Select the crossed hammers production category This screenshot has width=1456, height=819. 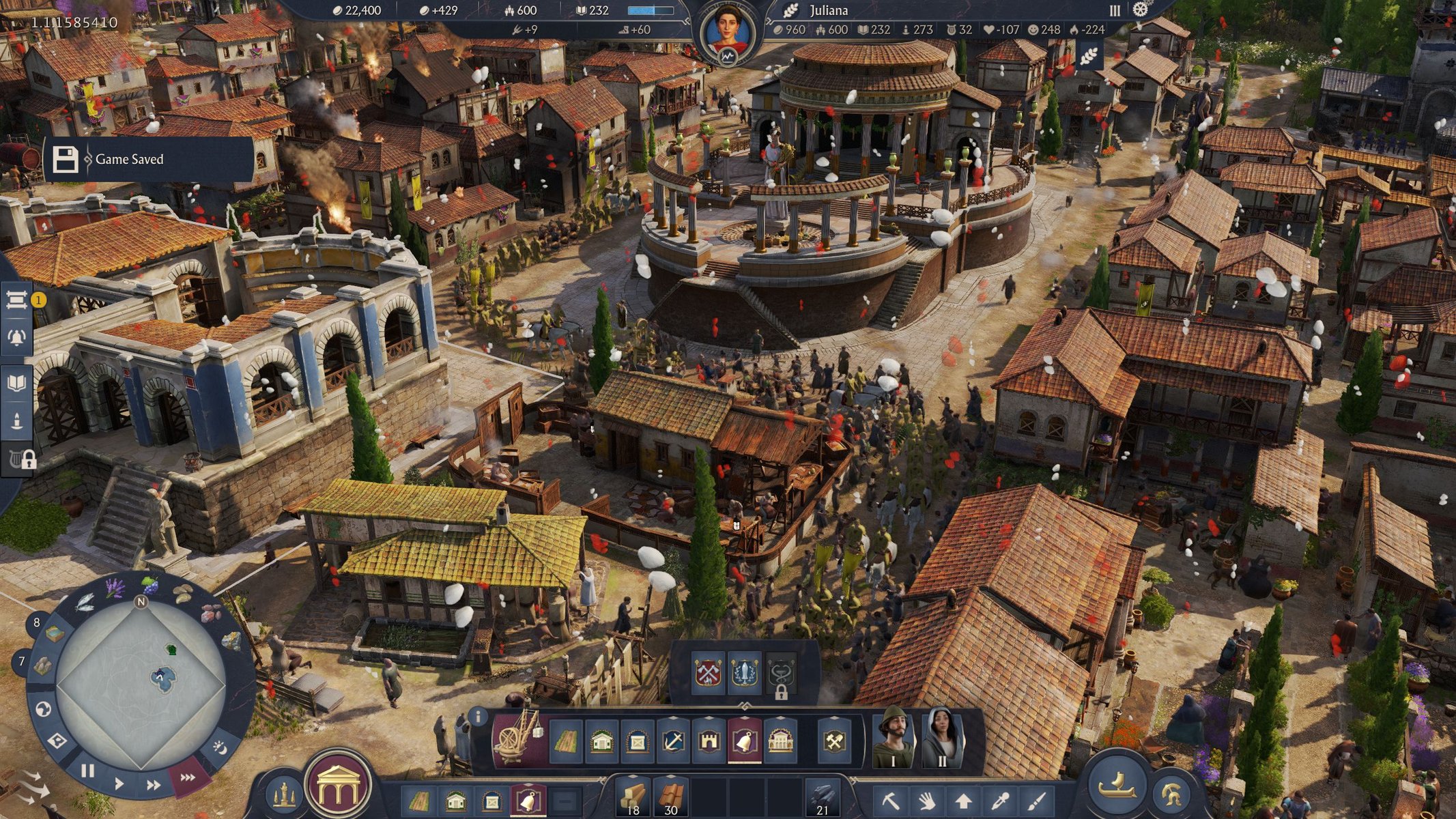pos(834,741)
